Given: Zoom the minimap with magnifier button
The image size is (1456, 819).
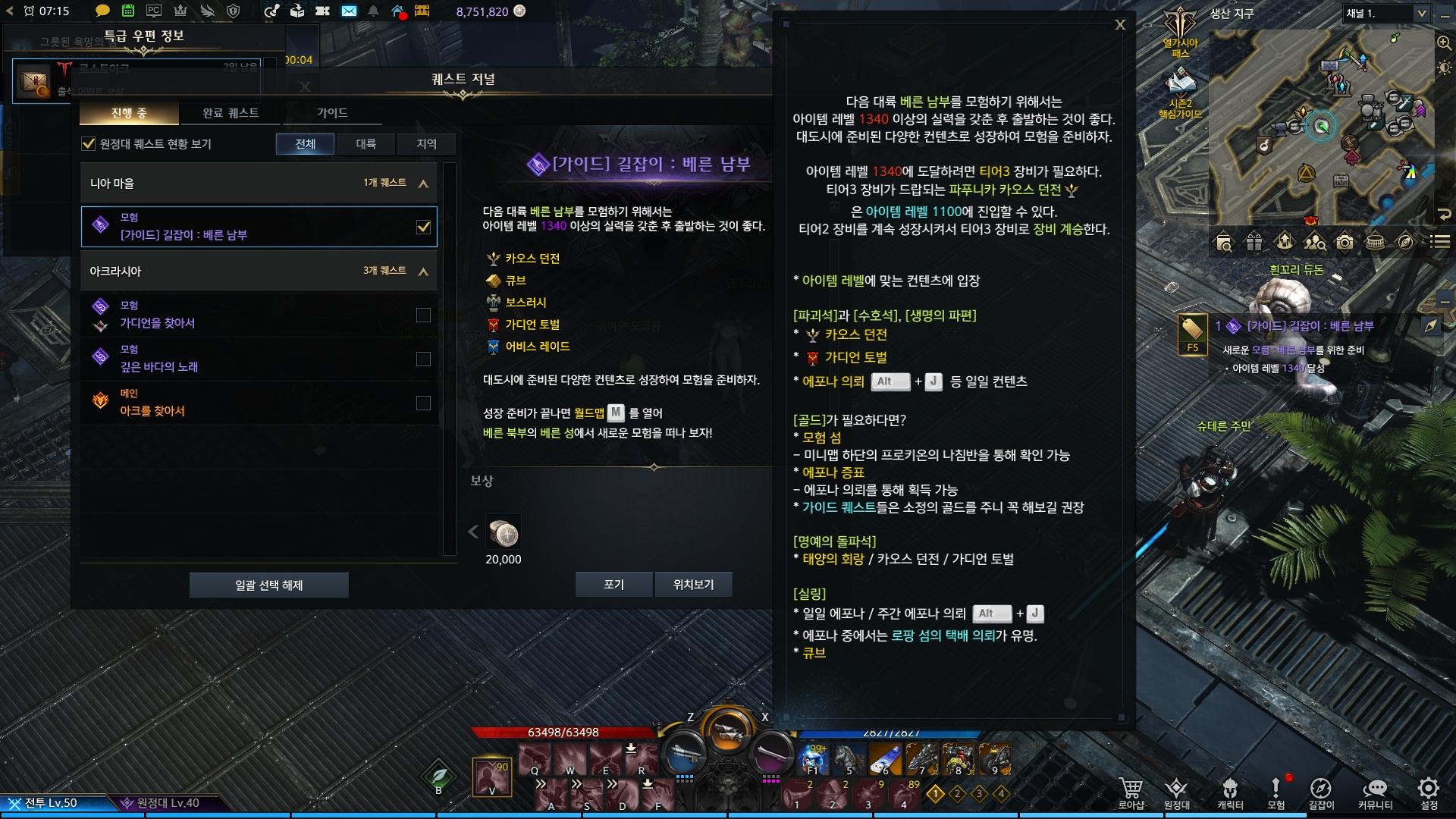Looking at the screenshot, I should 1444,43.
